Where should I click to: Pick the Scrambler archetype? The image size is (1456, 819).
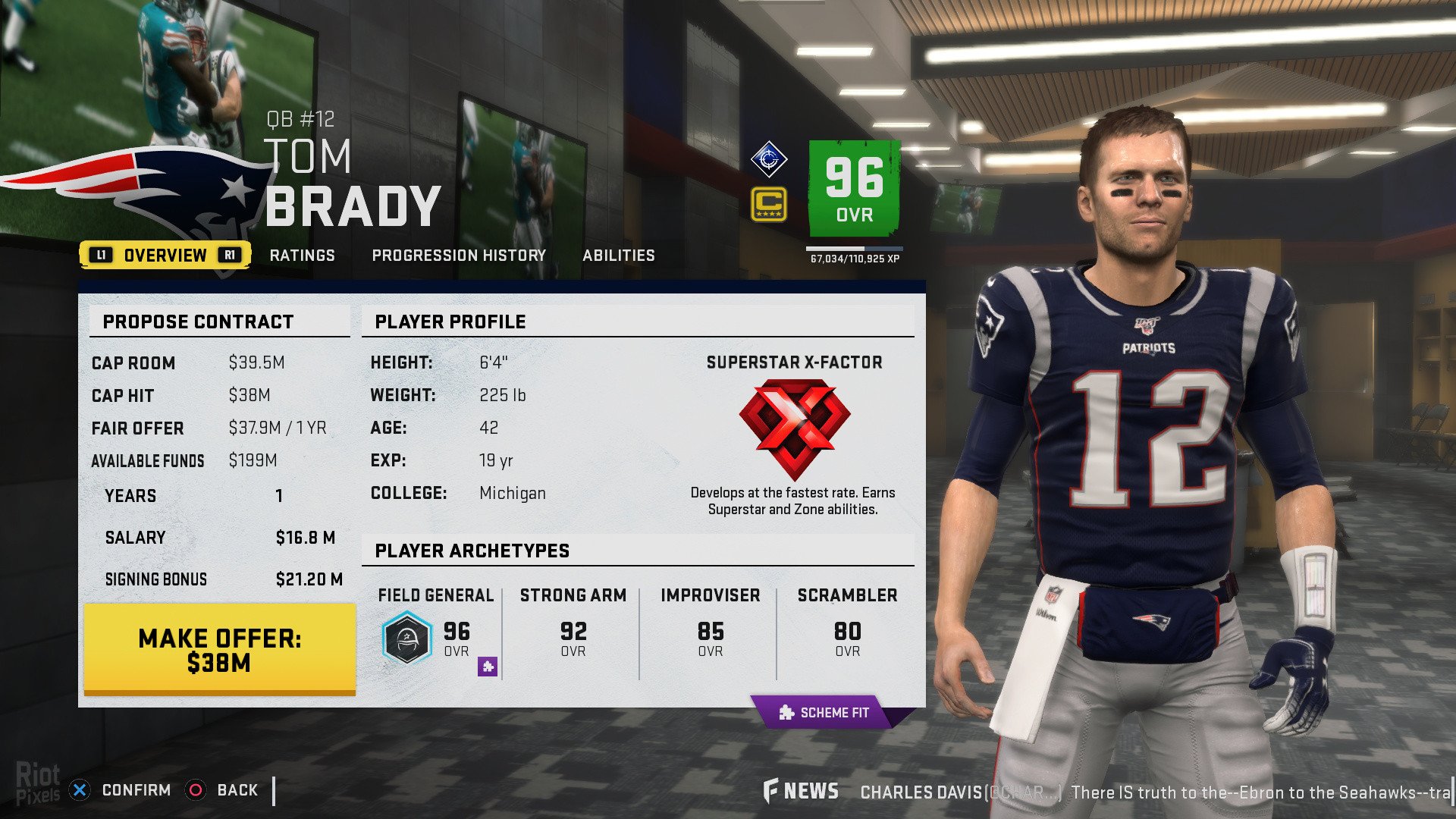tap(847, 631)
